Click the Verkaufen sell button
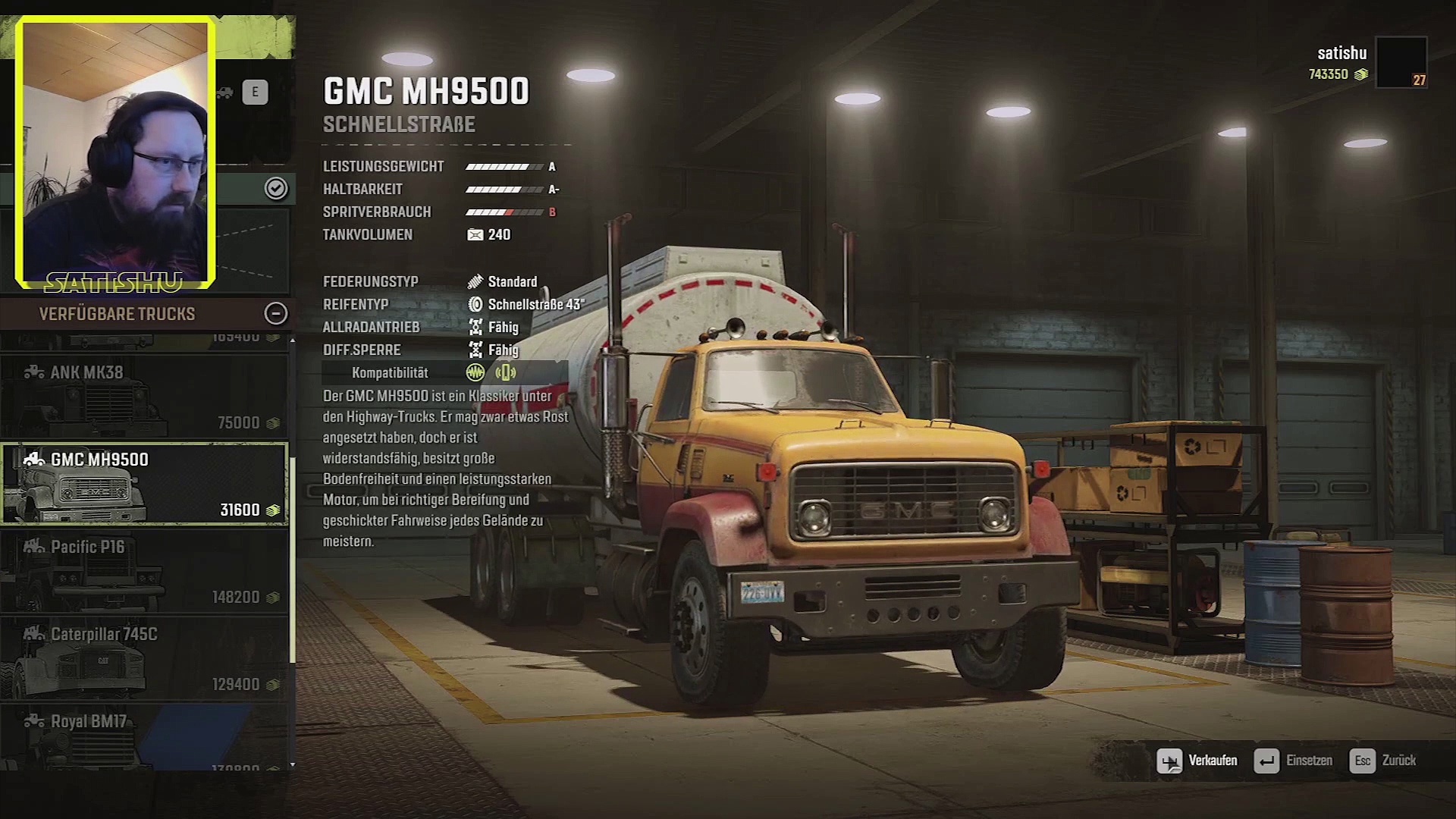 tap(1197, 761)
